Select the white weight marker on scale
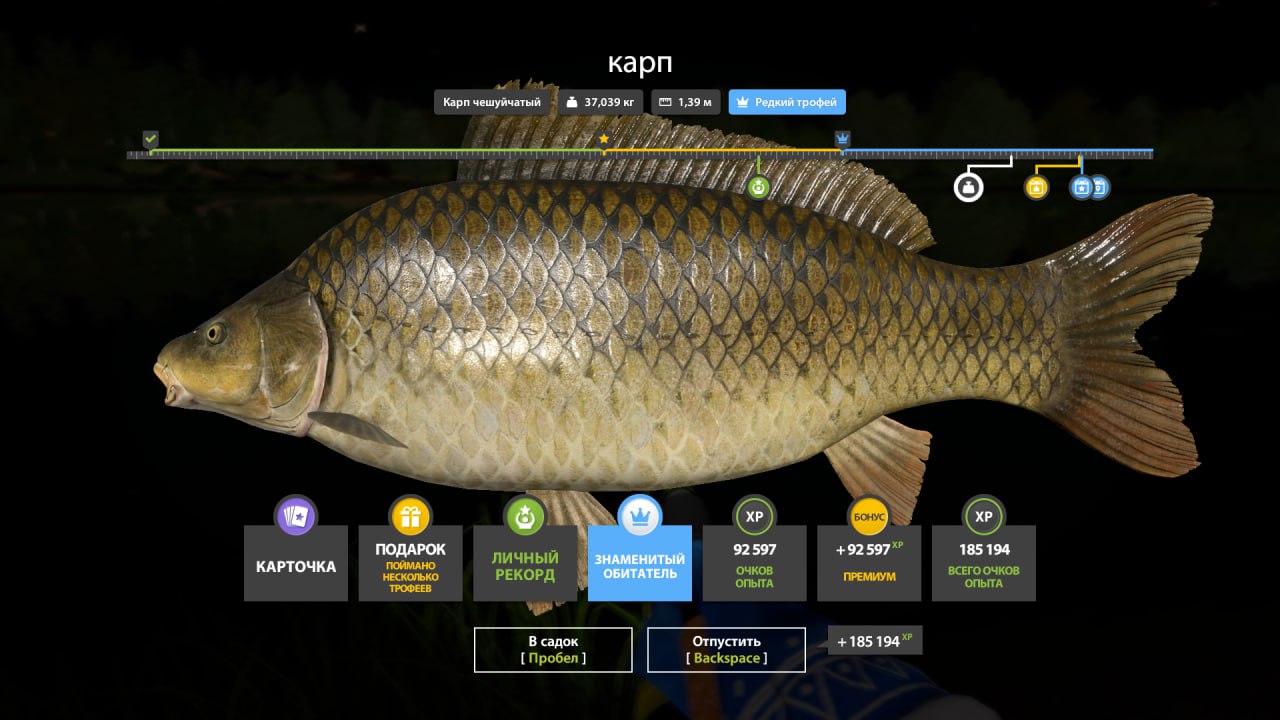 968,186
